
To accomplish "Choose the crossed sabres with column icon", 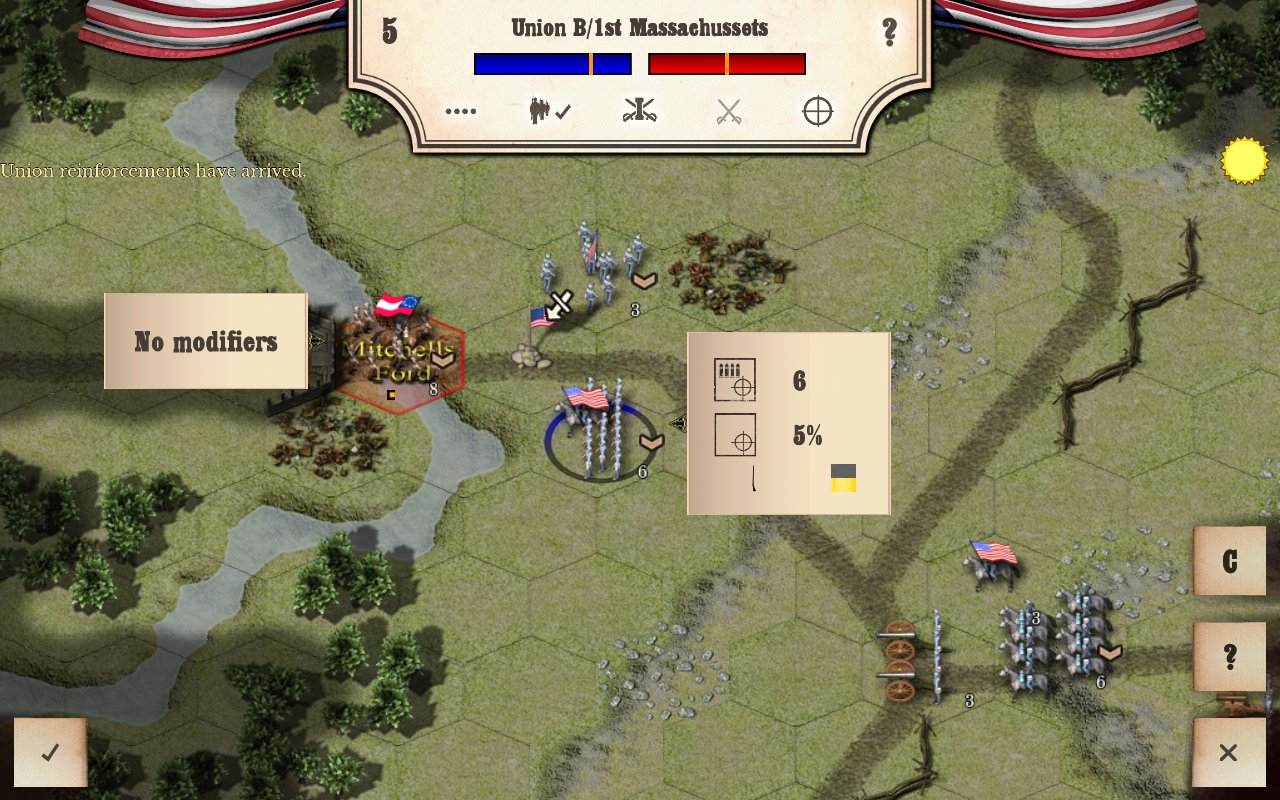I will (639, 112).
